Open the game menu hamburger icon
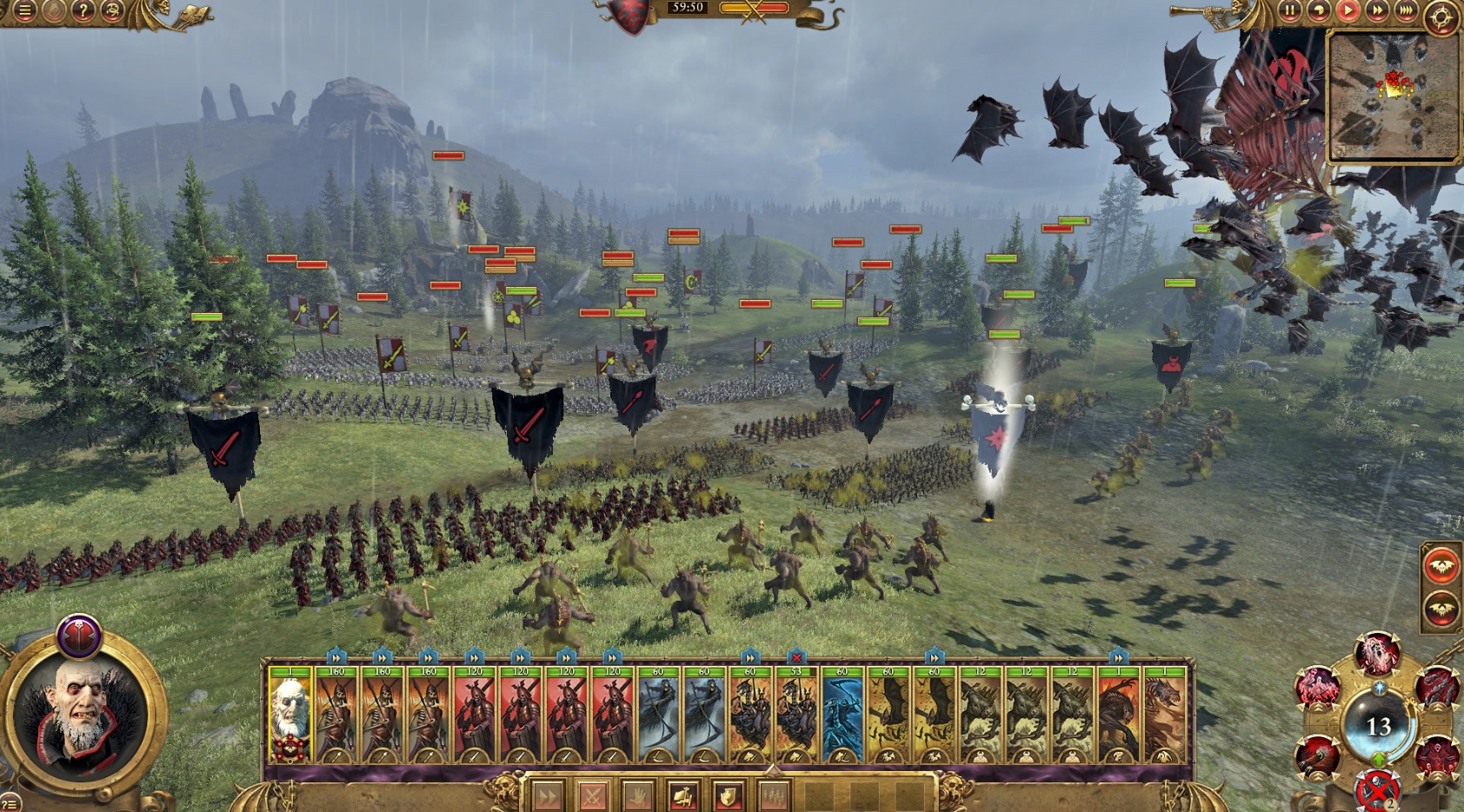Screen dimensions: 1464x812 pyautogui.click(x=26, y=11)
